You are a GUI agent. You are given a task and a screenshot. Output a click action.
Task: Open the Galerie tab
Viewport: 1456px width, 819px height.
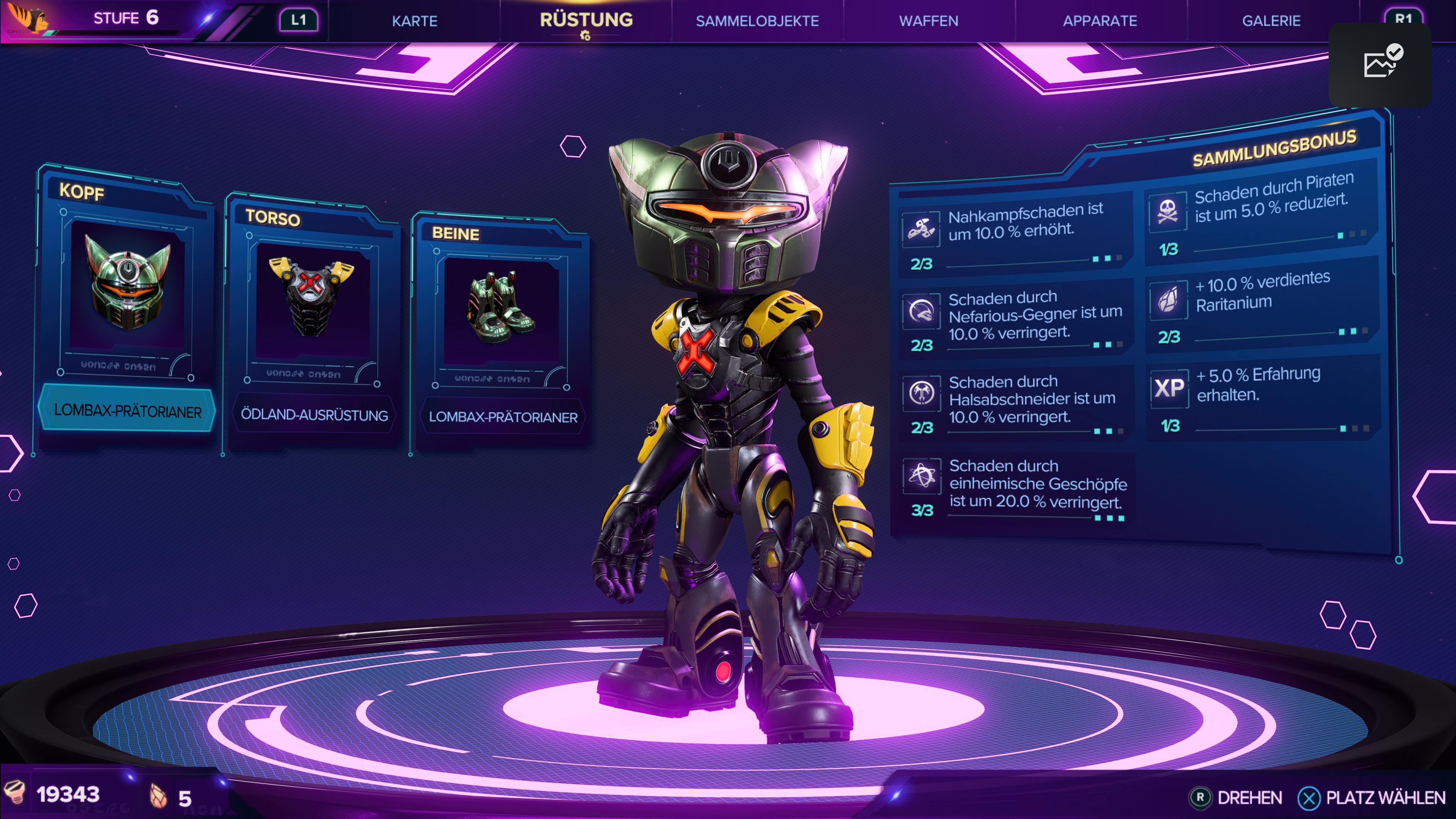click(1271, 21)
